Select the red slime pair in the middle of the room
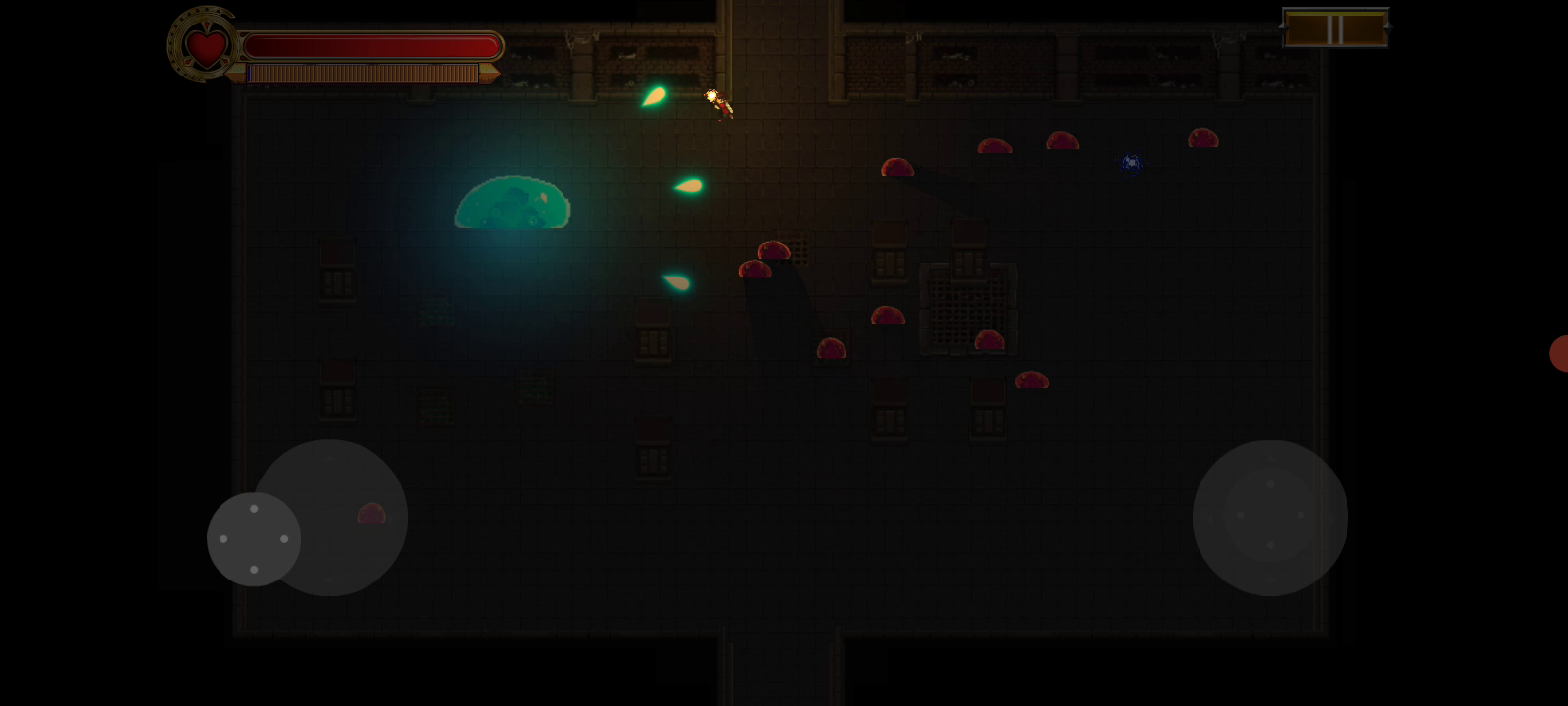1568x706 pixels. point(764,261)
